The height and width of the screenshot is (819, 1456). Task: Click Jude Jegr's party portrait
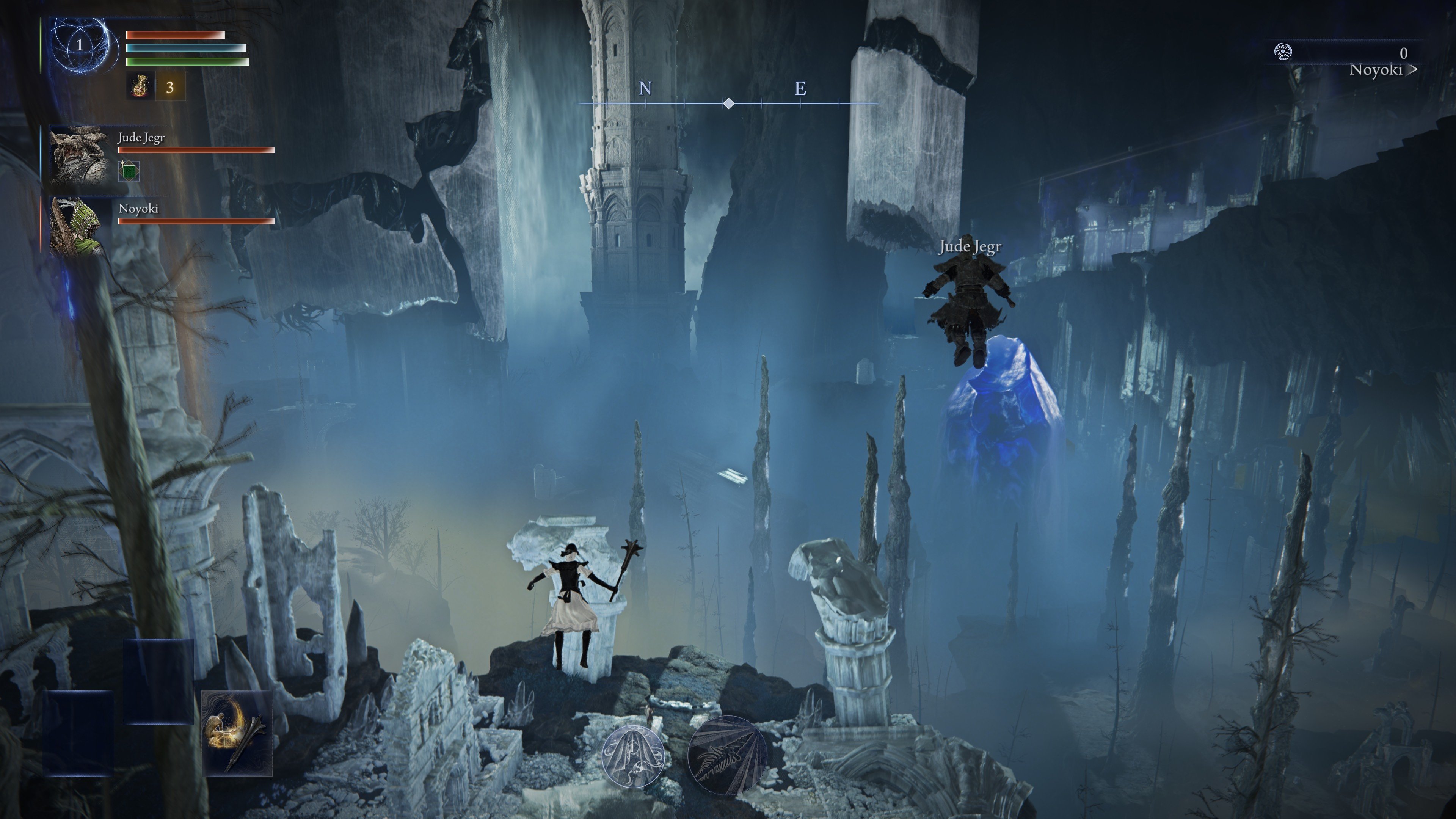[80, 154]
